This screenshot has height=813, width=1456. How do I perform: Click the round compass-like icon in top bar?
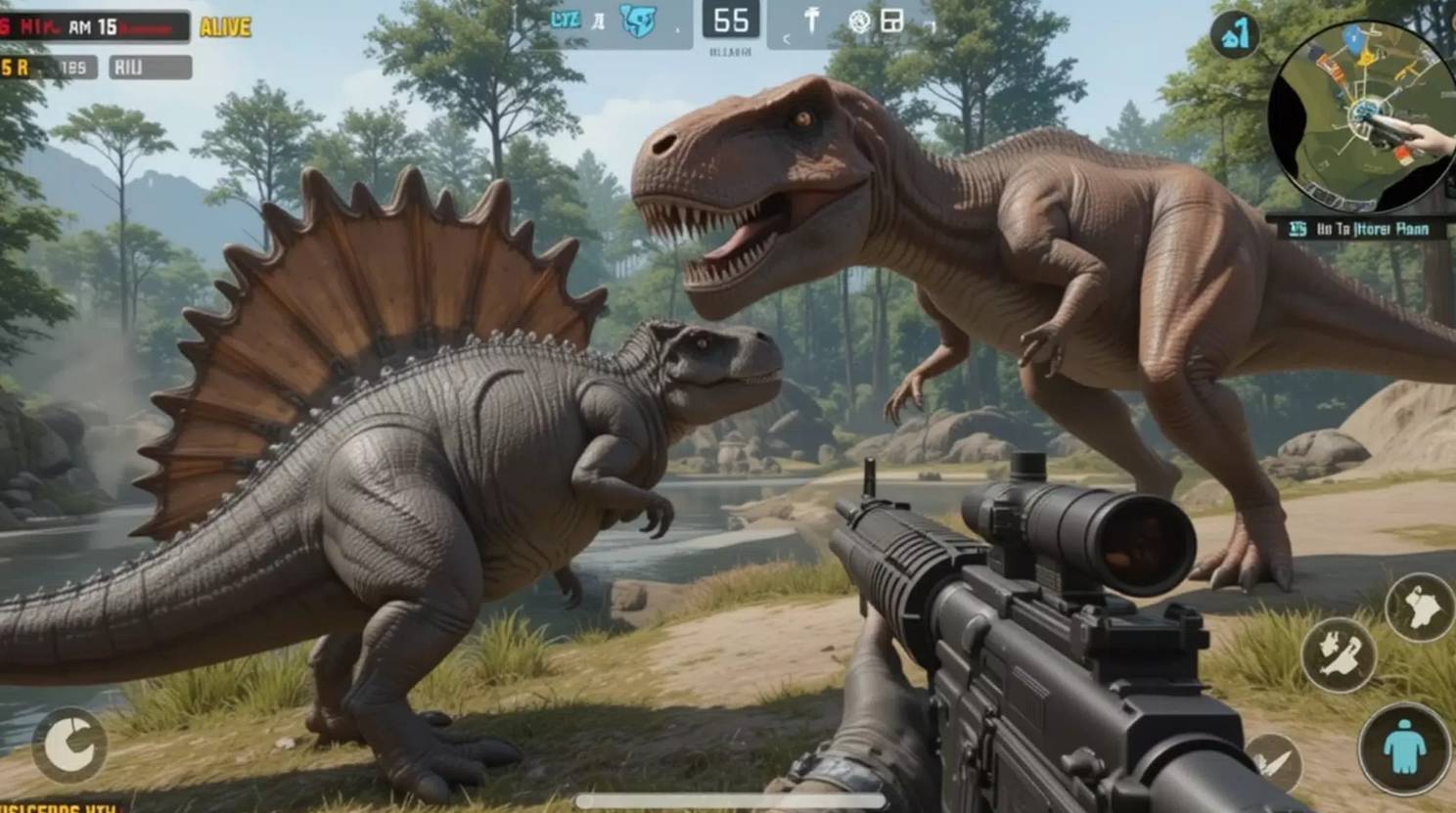tap(859, 22)
